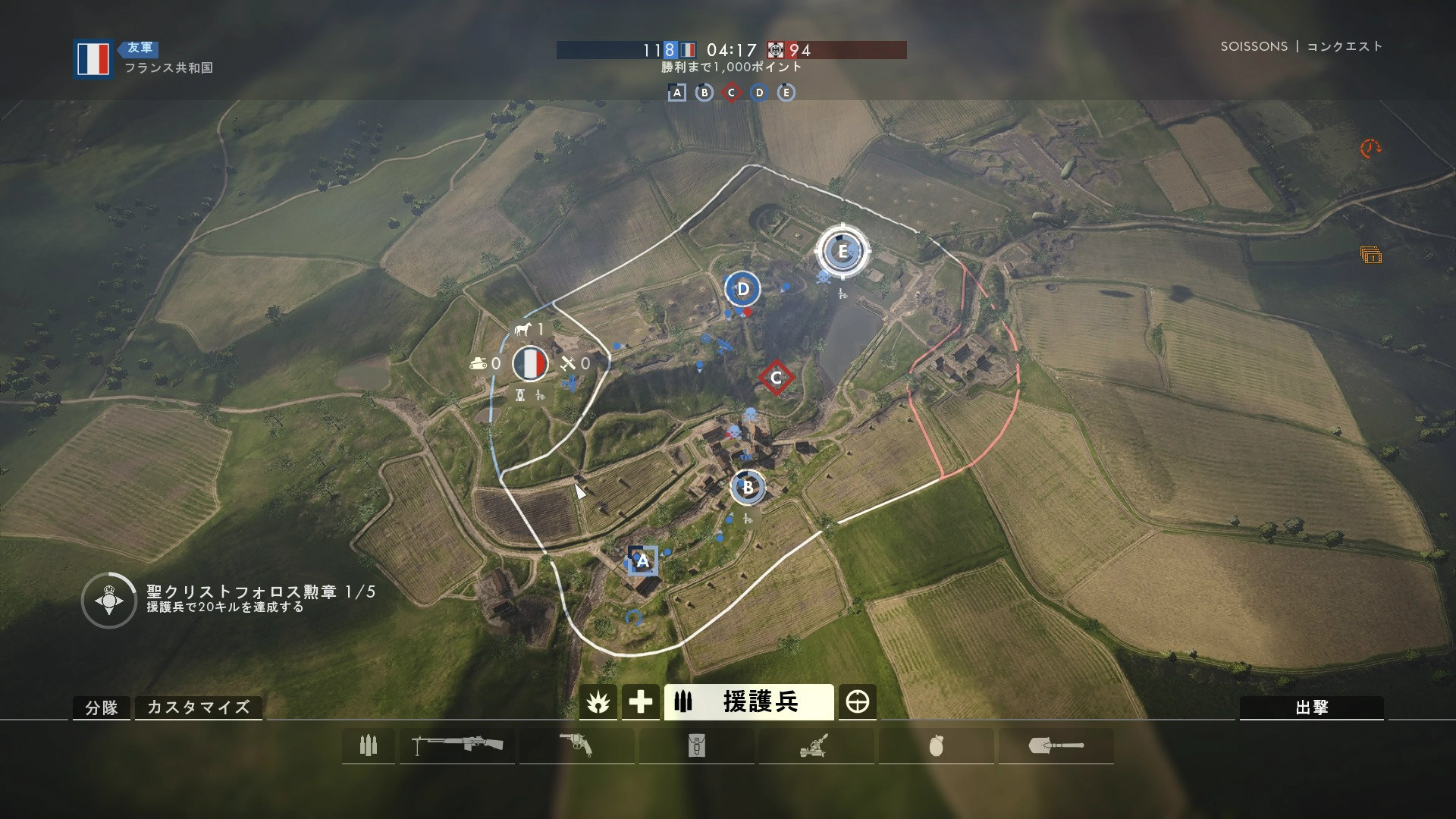Choose flag E as spawn point
This screenshot has width=1456, height=819.
[842, 251]
